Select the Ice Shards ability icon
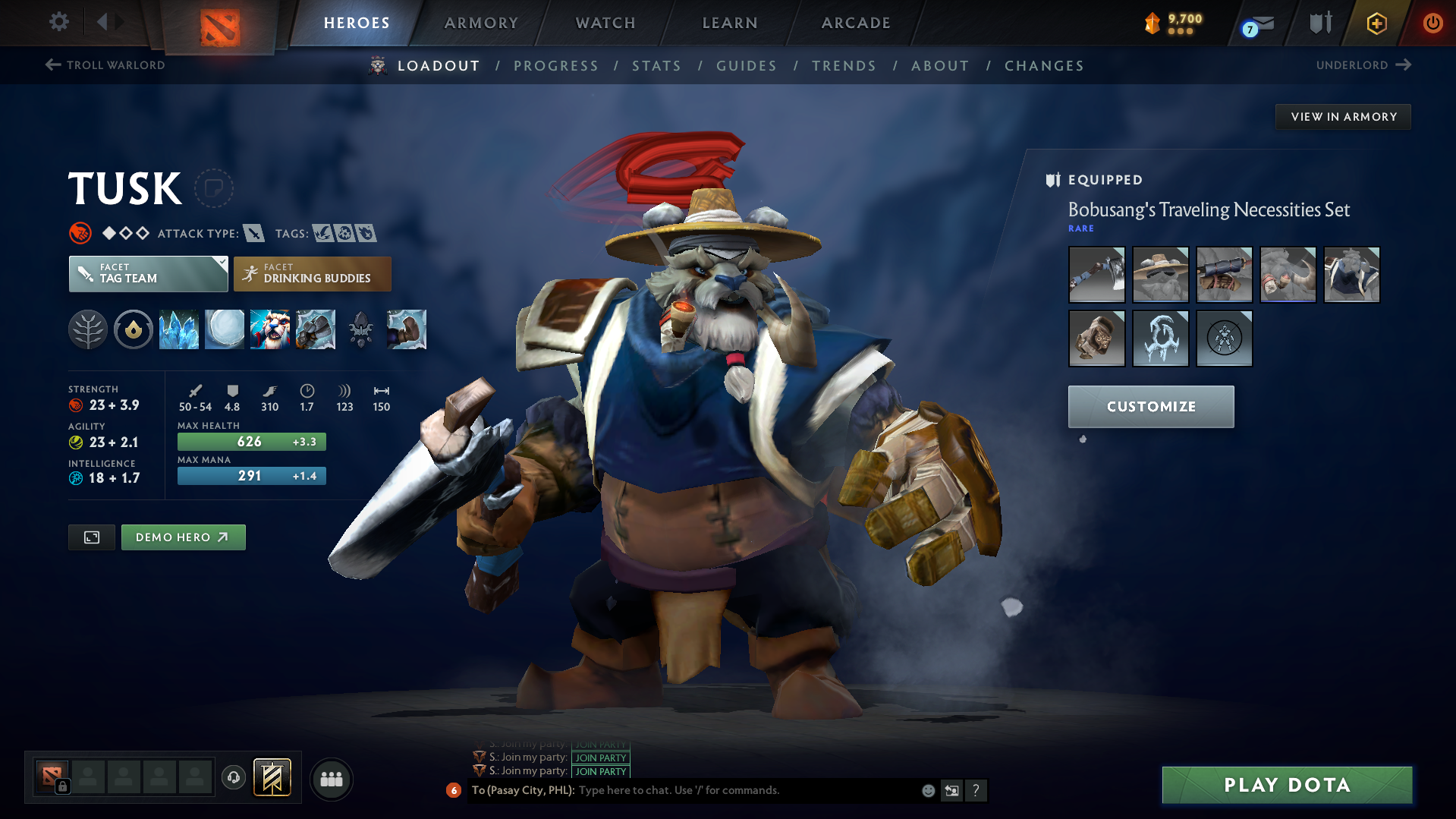 pyautogui.click(x=179, y=329)
